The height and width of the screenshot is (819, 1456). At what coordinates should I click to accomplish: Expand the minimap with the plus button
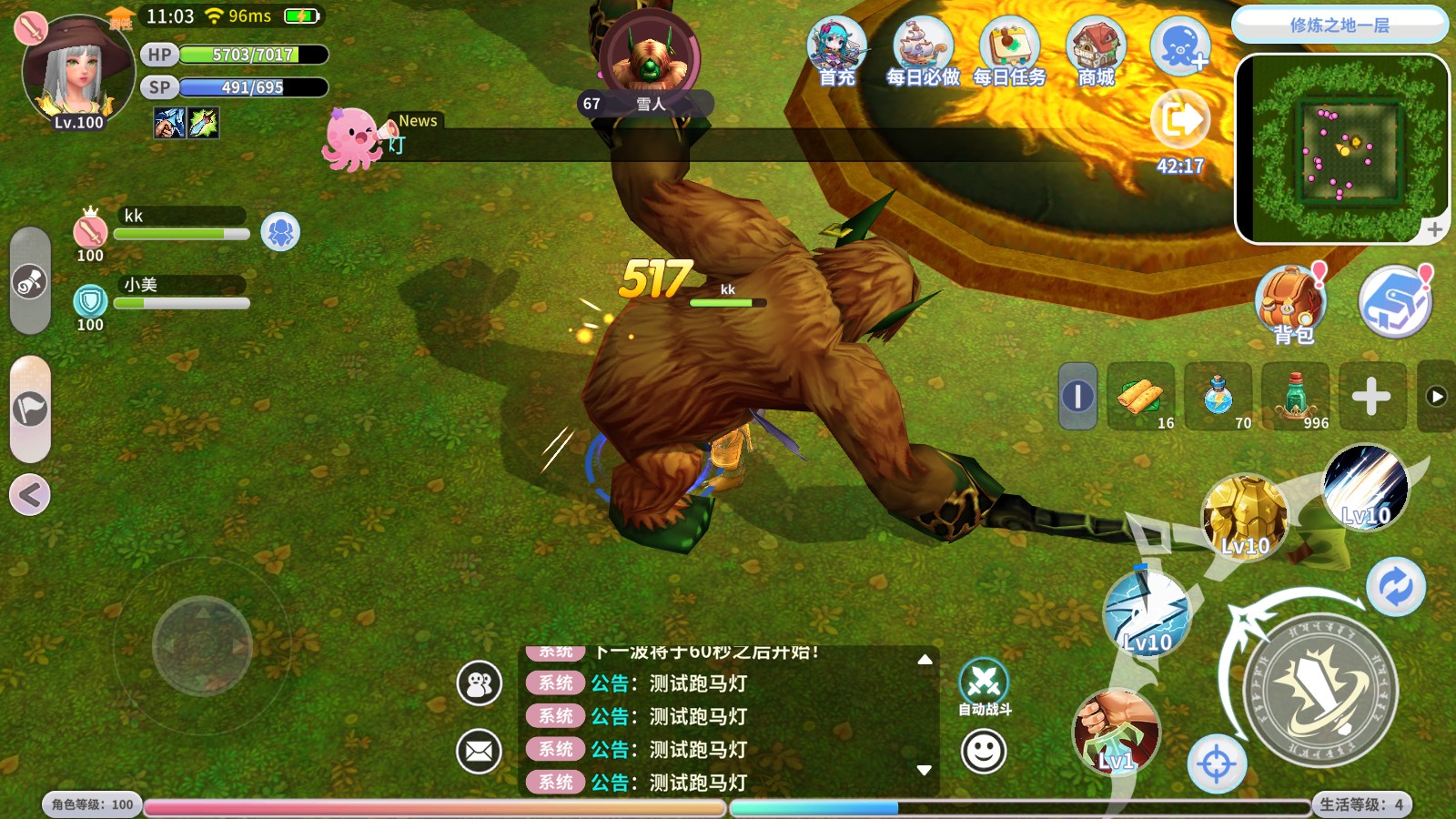[1434, 229]
